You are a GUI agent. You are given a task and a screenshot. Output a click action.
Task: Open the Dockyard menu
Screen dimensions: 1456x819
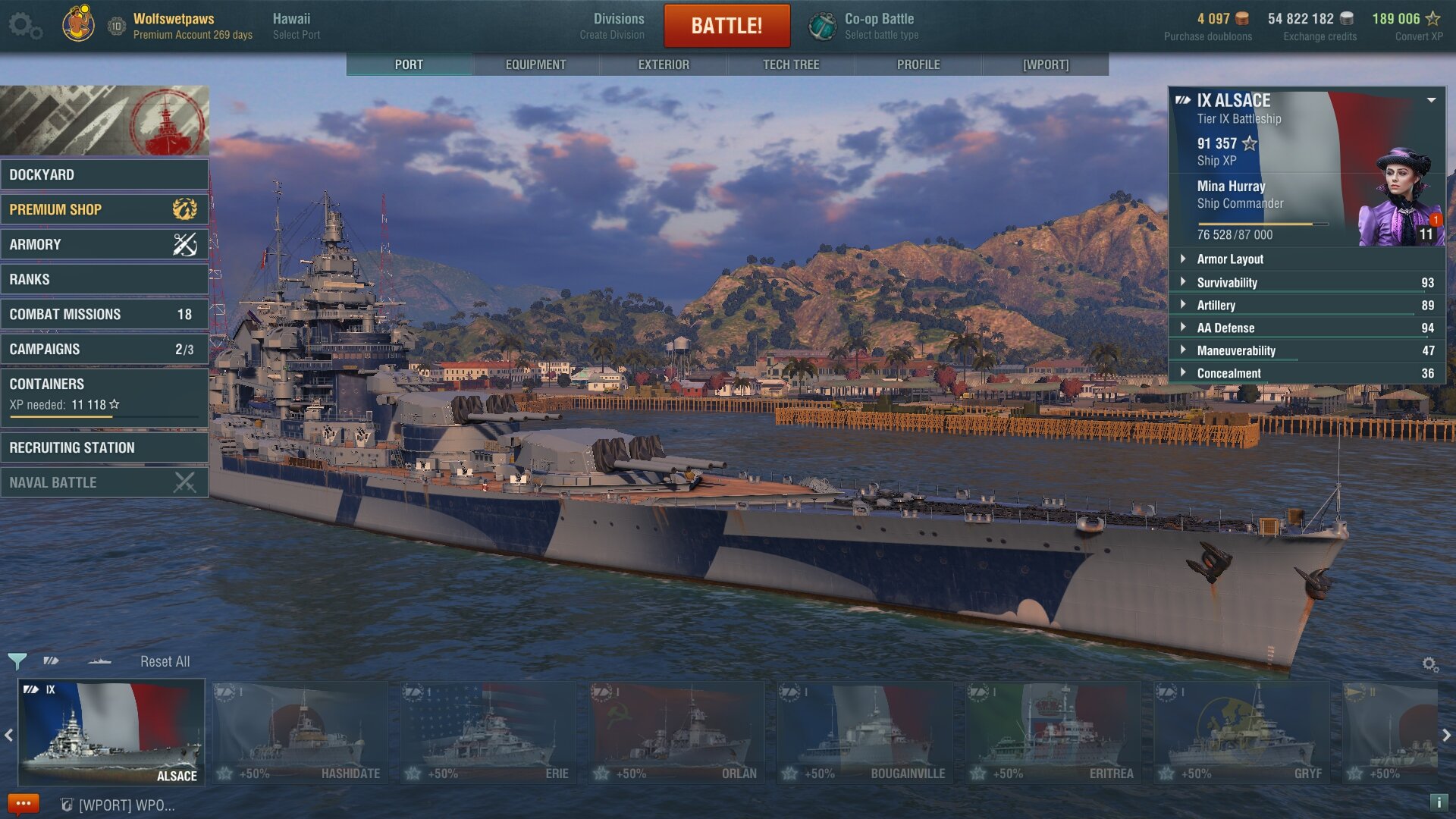click(x=104, y=174)
